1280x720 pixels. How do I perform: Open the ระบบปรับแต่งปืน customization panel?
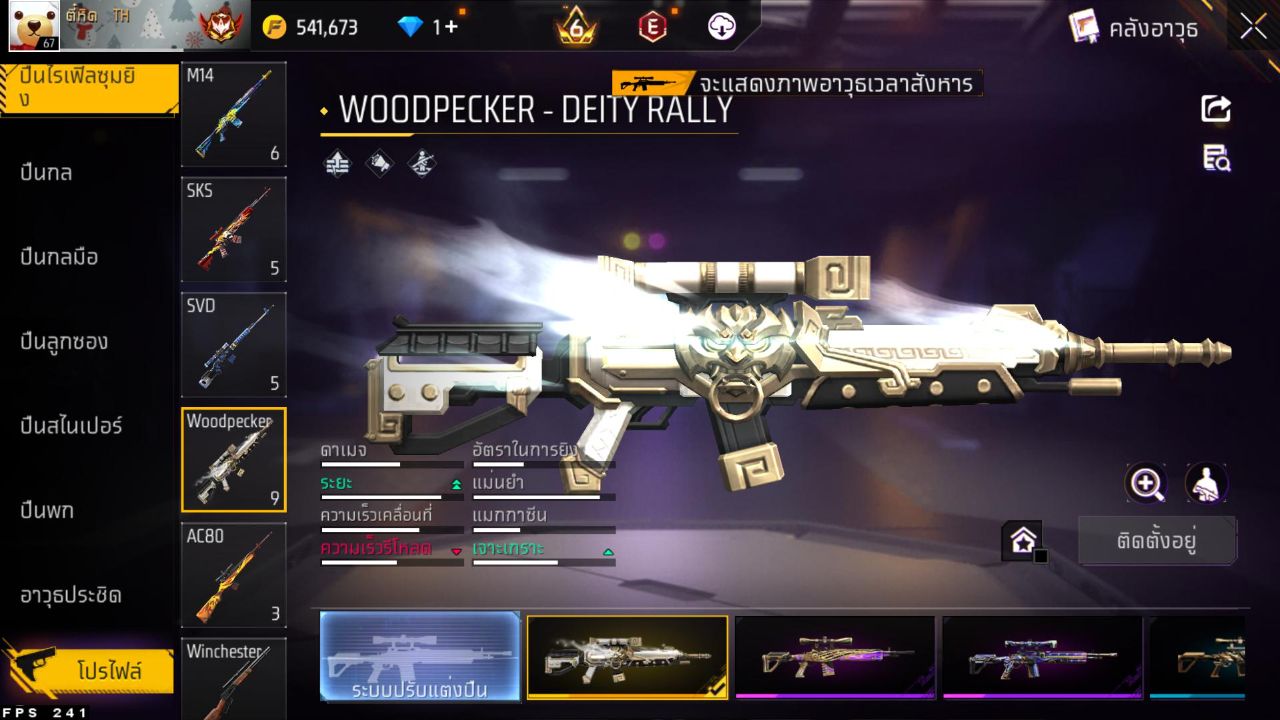click(420, 657)
